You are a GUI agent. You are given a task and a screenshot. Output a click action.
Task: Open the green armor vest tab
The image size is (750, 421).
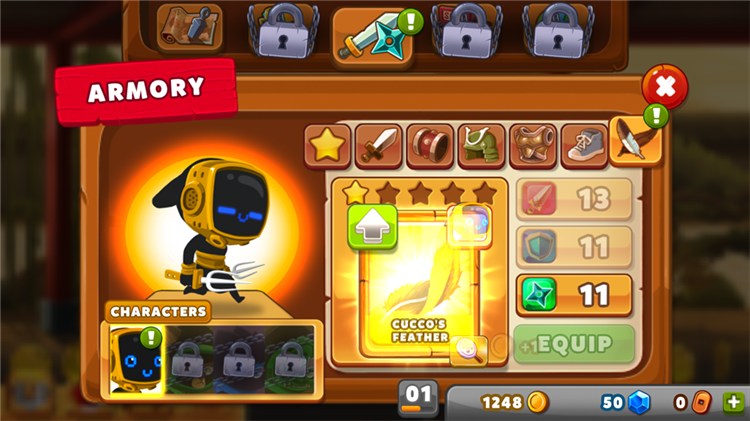point(481,147)
